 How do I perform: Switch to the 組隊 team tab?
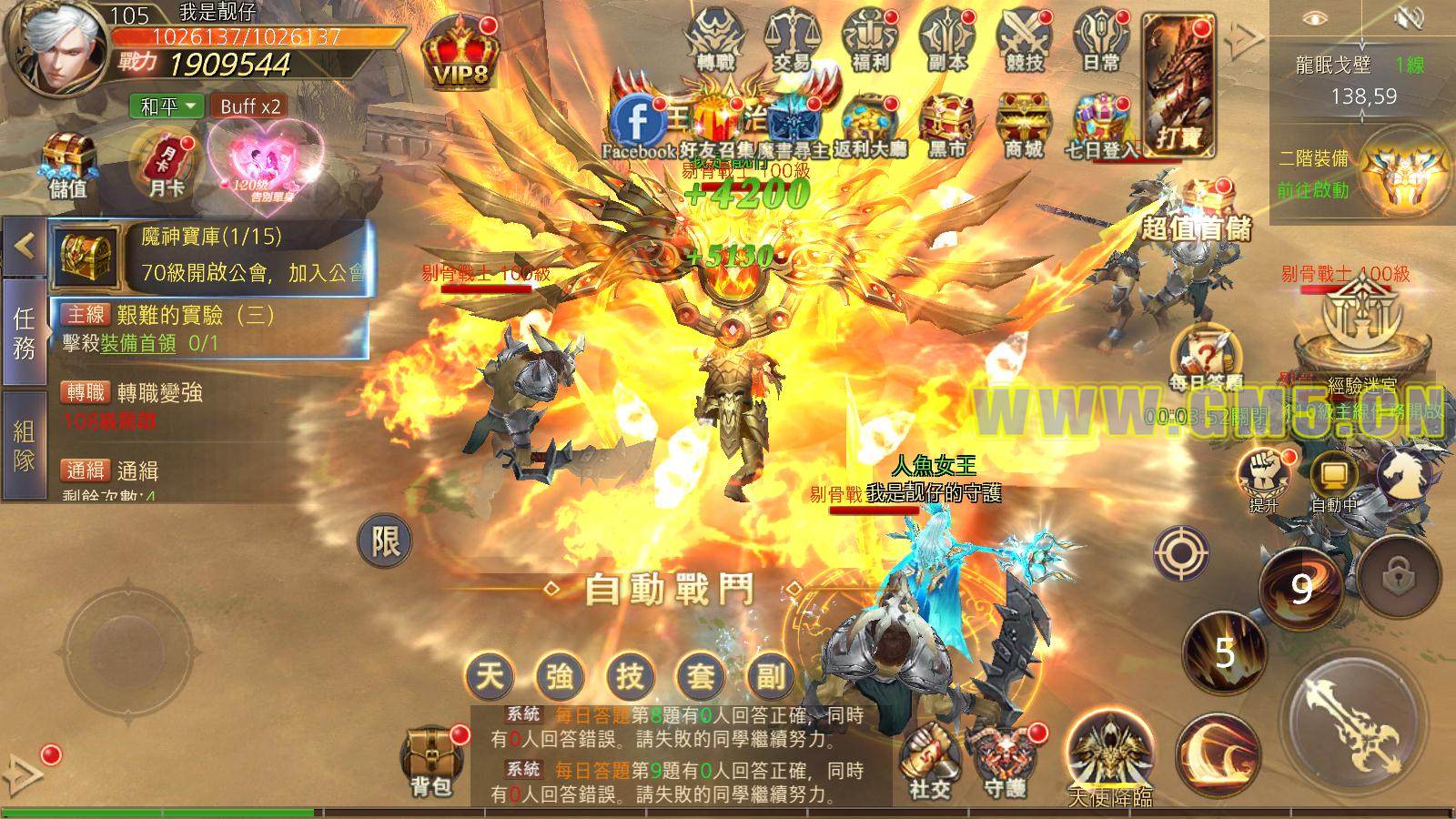click(x=24, y=446)
